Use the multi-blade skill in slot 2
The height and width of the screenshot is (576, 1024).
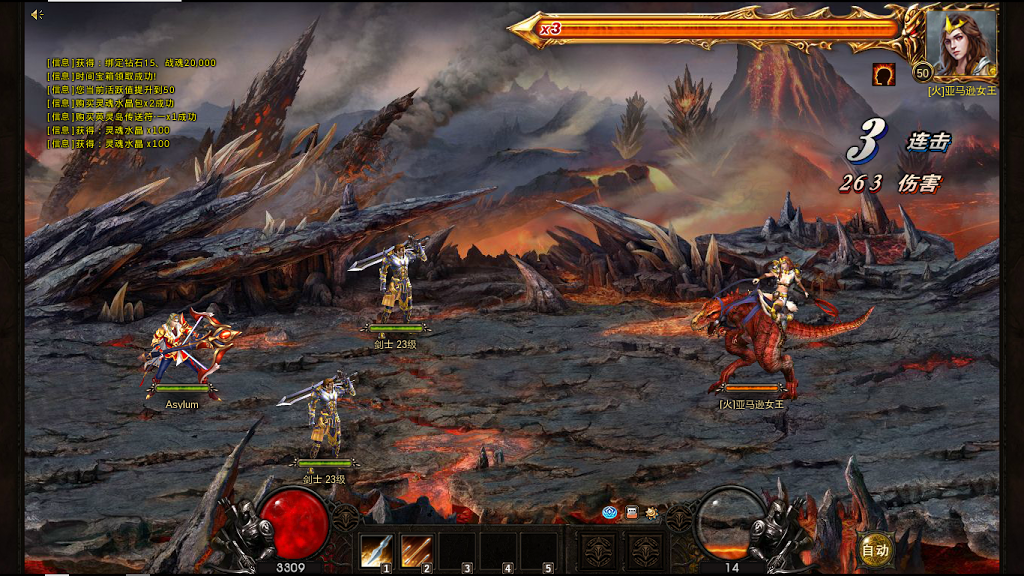(x=416, y=551)
